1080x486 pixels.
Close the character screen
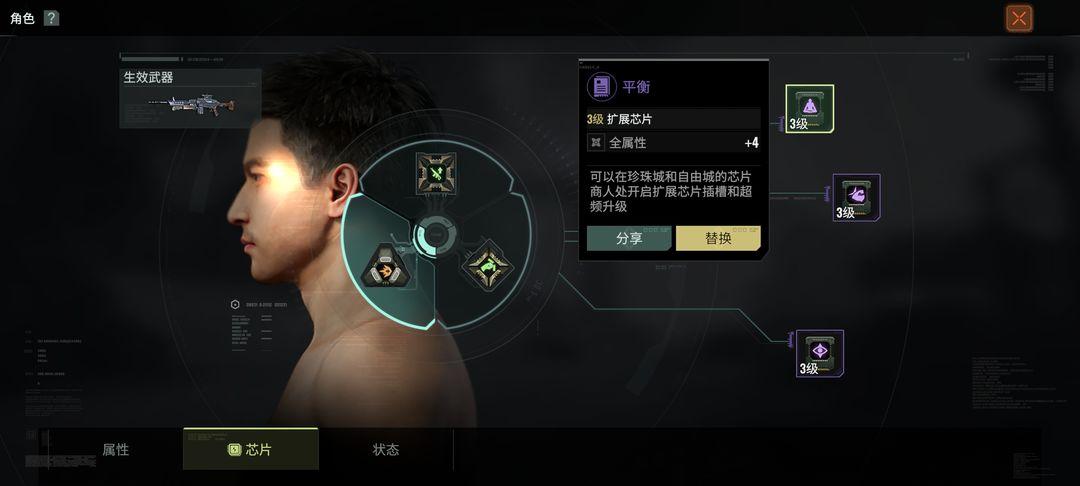point(1019,18)
